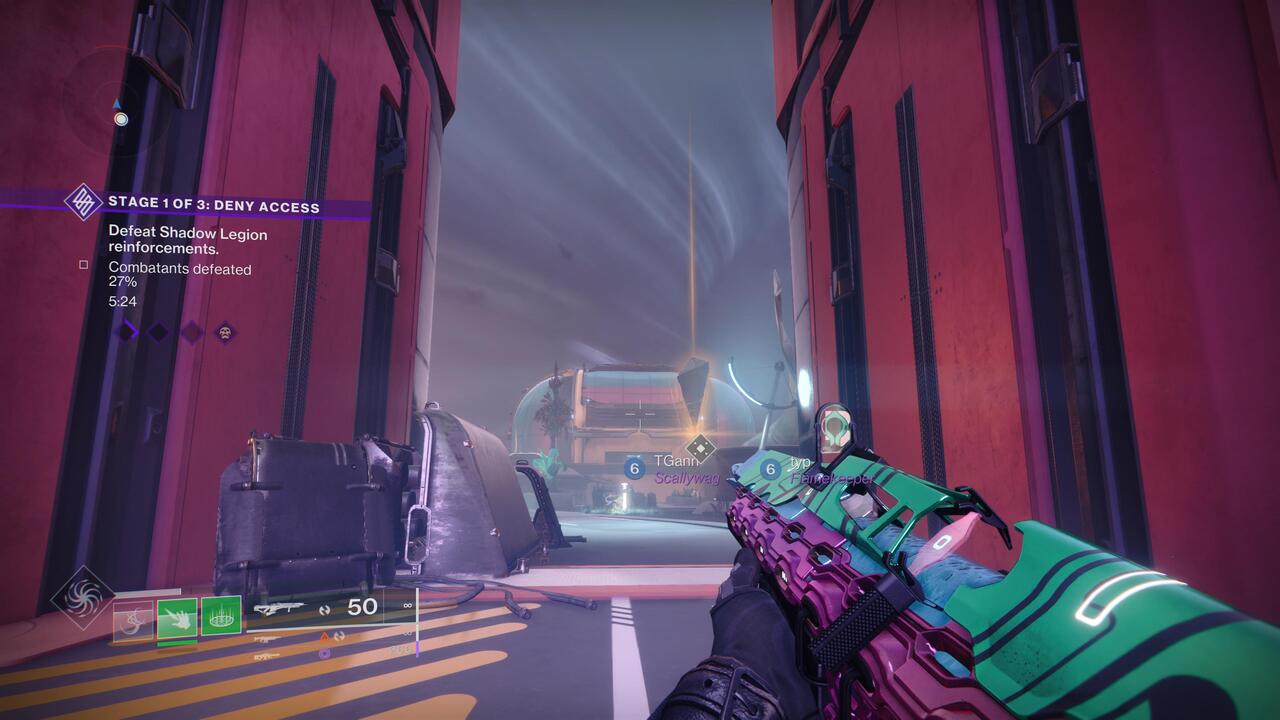1280x720 pixels.
Task: Expand the secondary weapon row
Action: click(x=268, y=639)
